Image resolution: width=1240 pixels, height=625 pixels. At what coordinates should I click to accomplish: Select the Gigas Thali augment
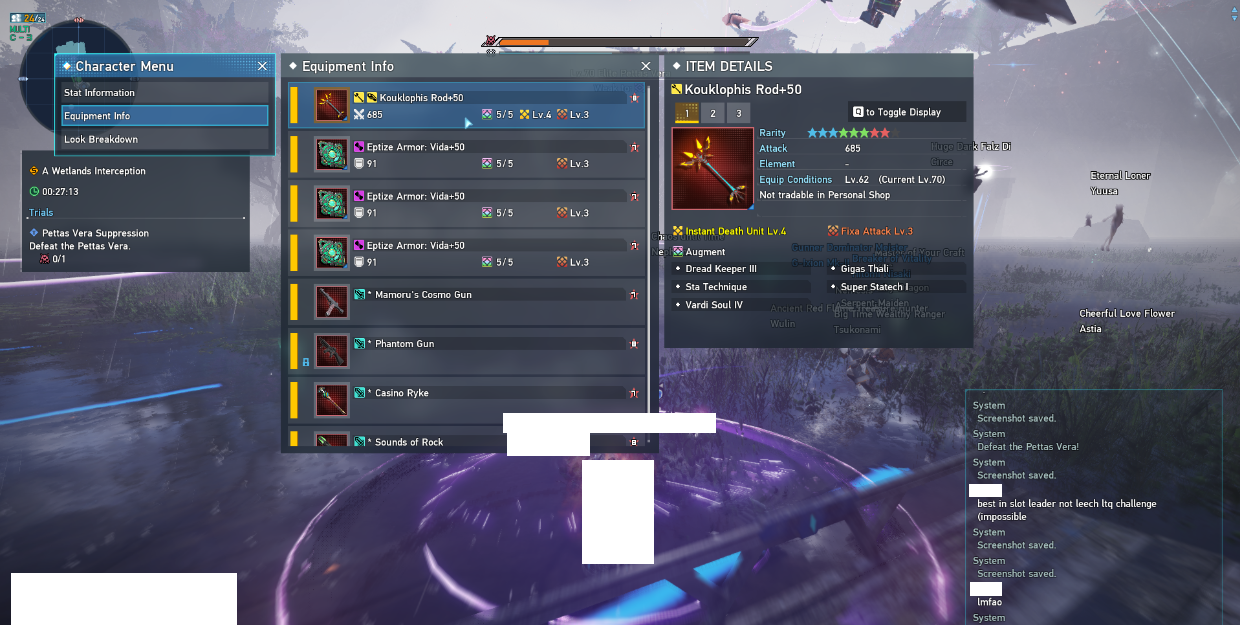[897, 269]
